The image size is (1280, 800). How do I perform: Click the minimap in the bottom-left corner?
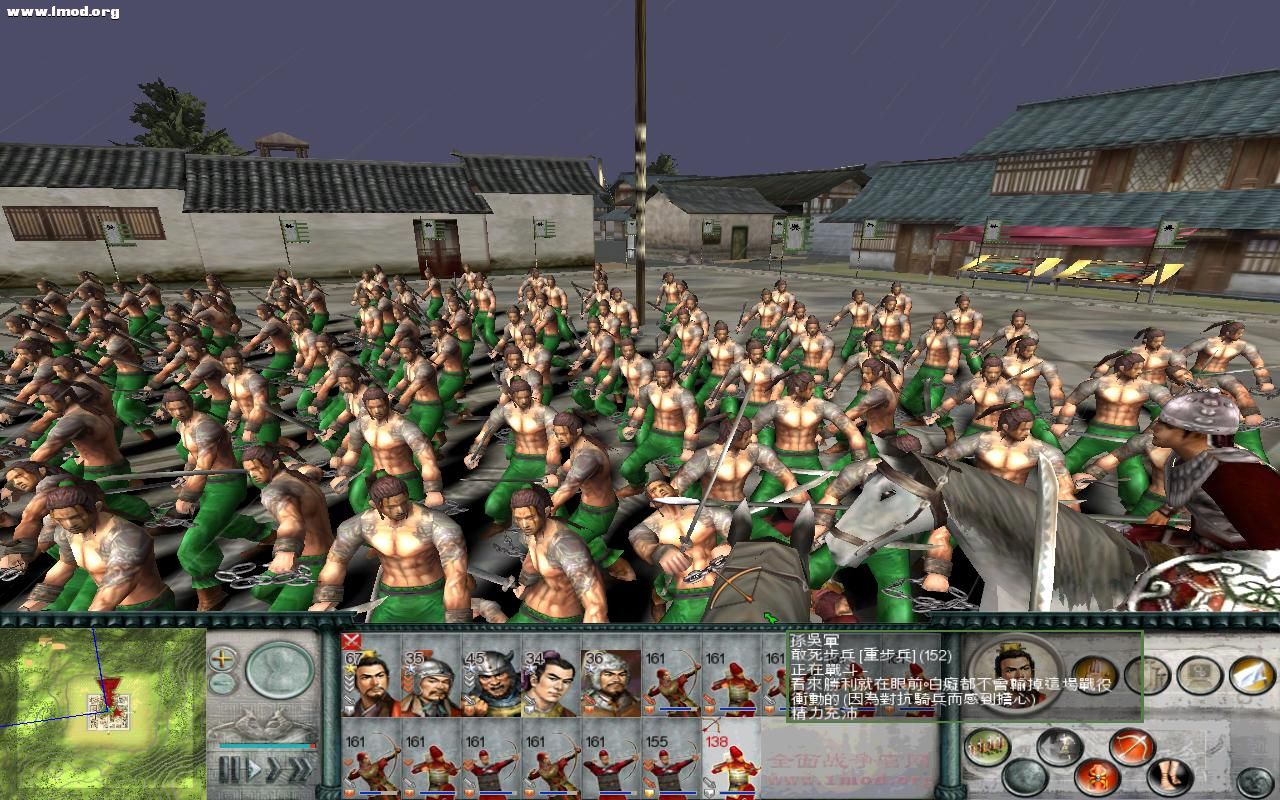[x=100, y=715]
